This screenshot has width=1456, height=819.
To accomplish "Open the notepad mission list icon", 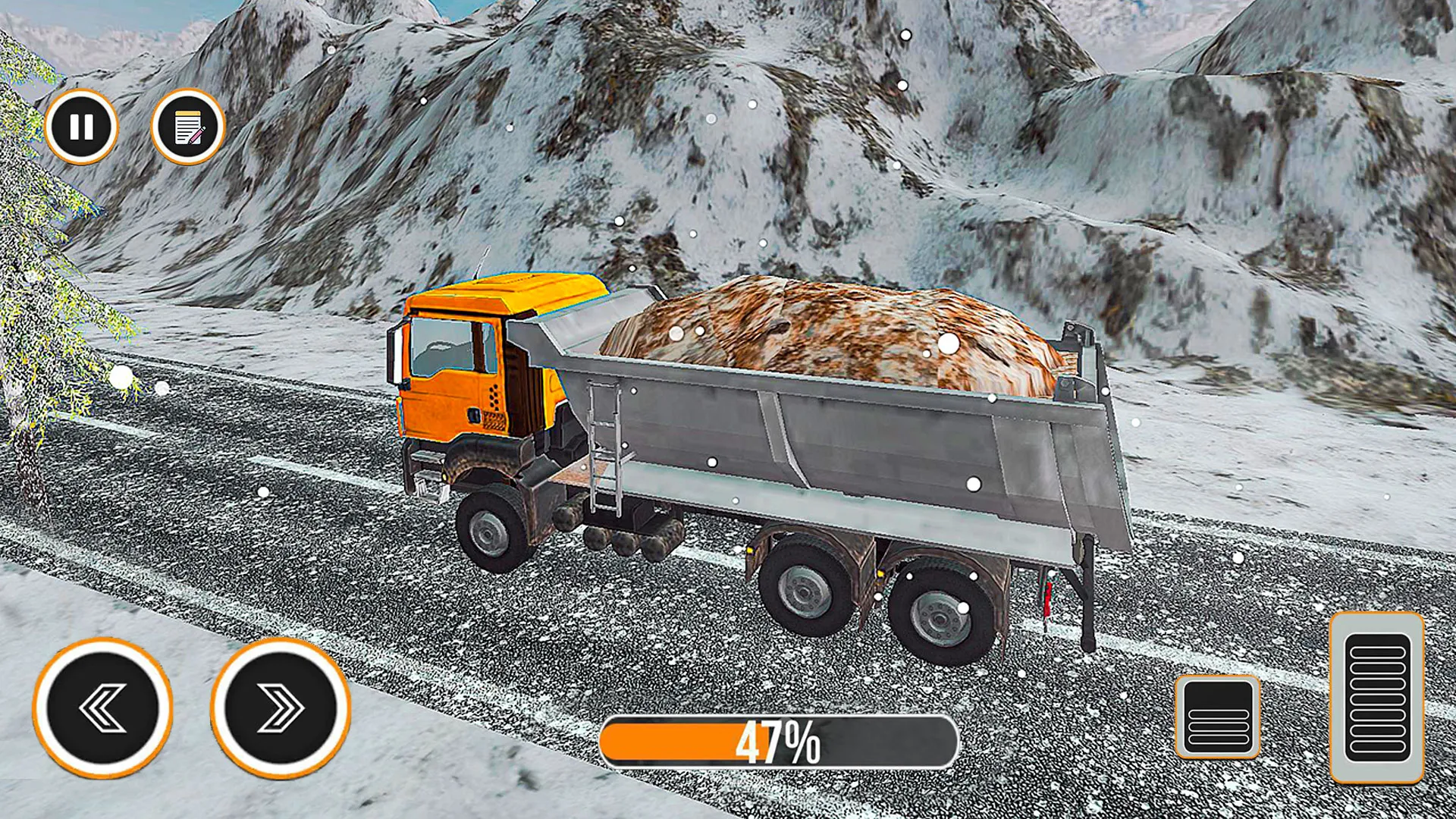I will point(188,127).
